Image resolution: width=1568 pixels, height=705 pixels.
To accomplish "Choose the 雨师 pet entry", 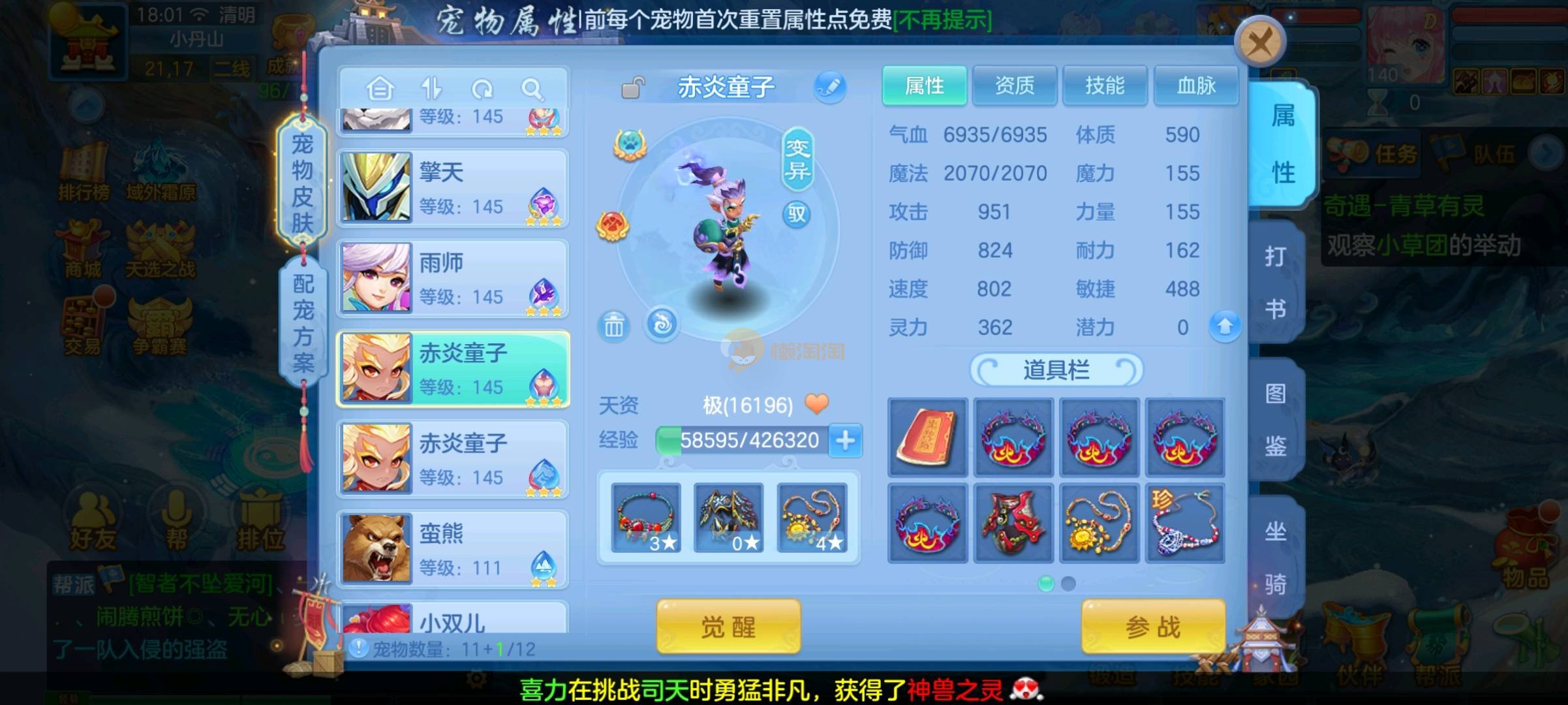I will [453, 279].
